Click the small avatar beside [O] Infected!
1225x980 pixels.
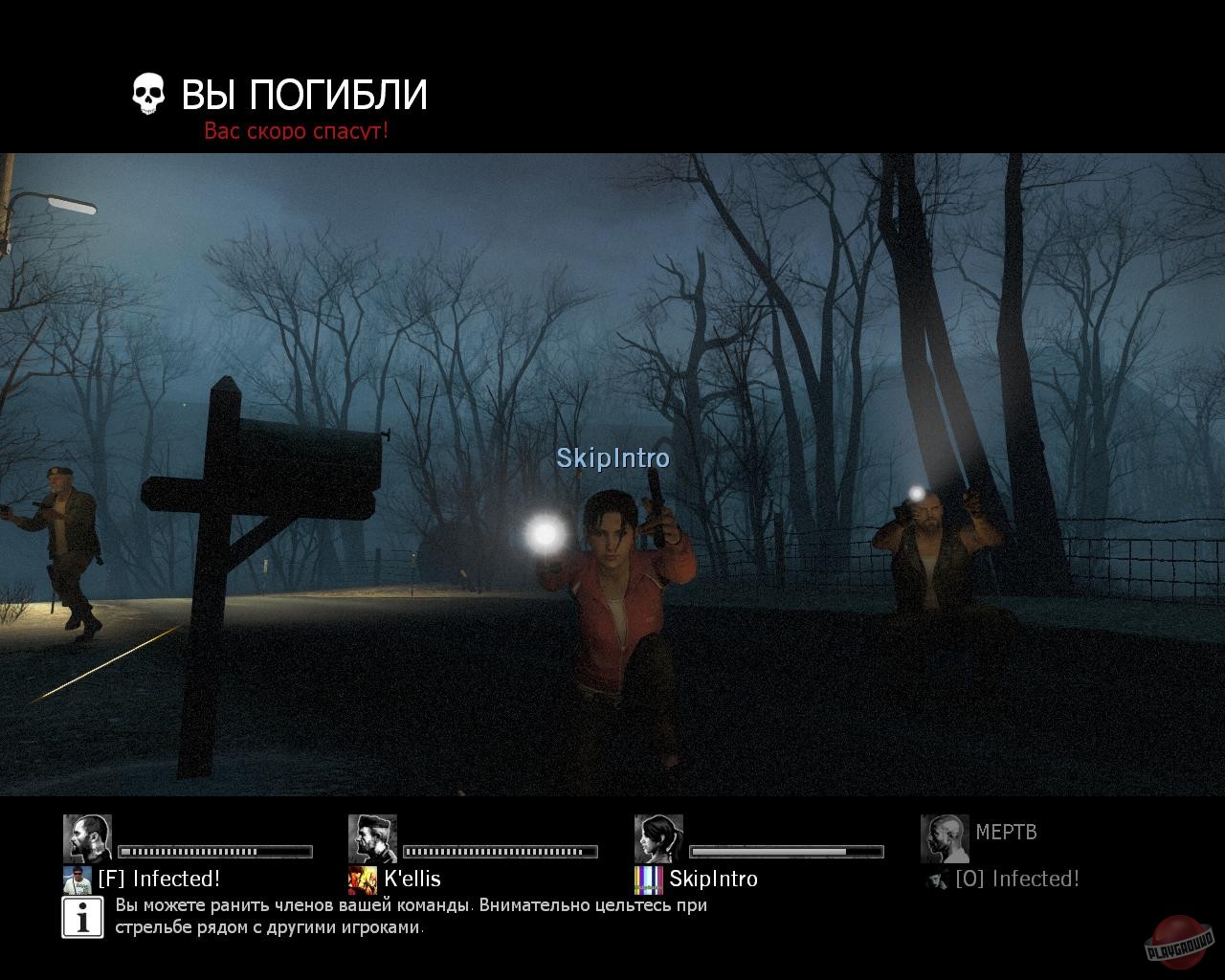tap(935, 878)
